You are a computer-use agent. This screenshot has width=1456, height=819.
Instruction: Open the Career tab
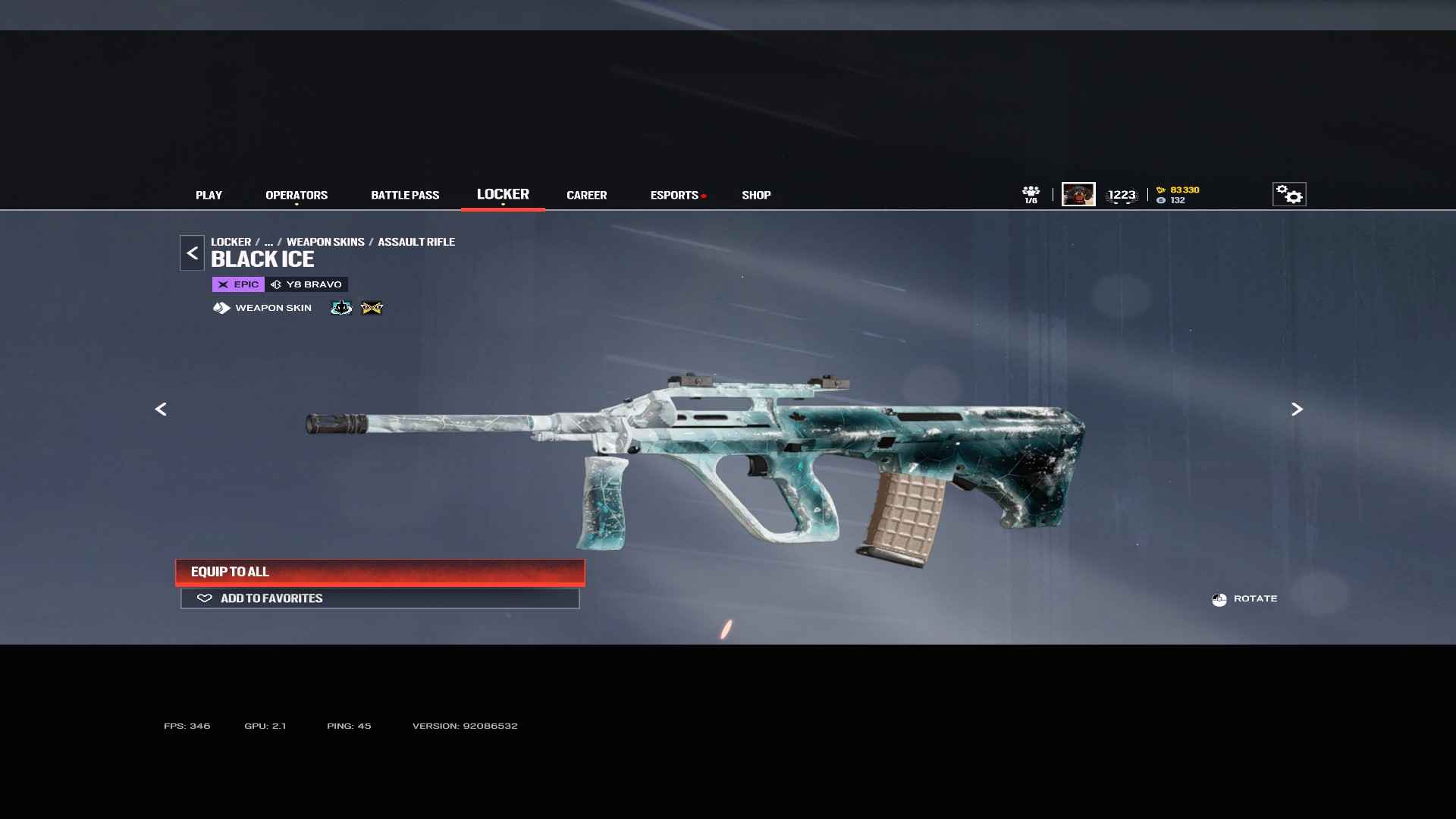(x=586, y=196)
